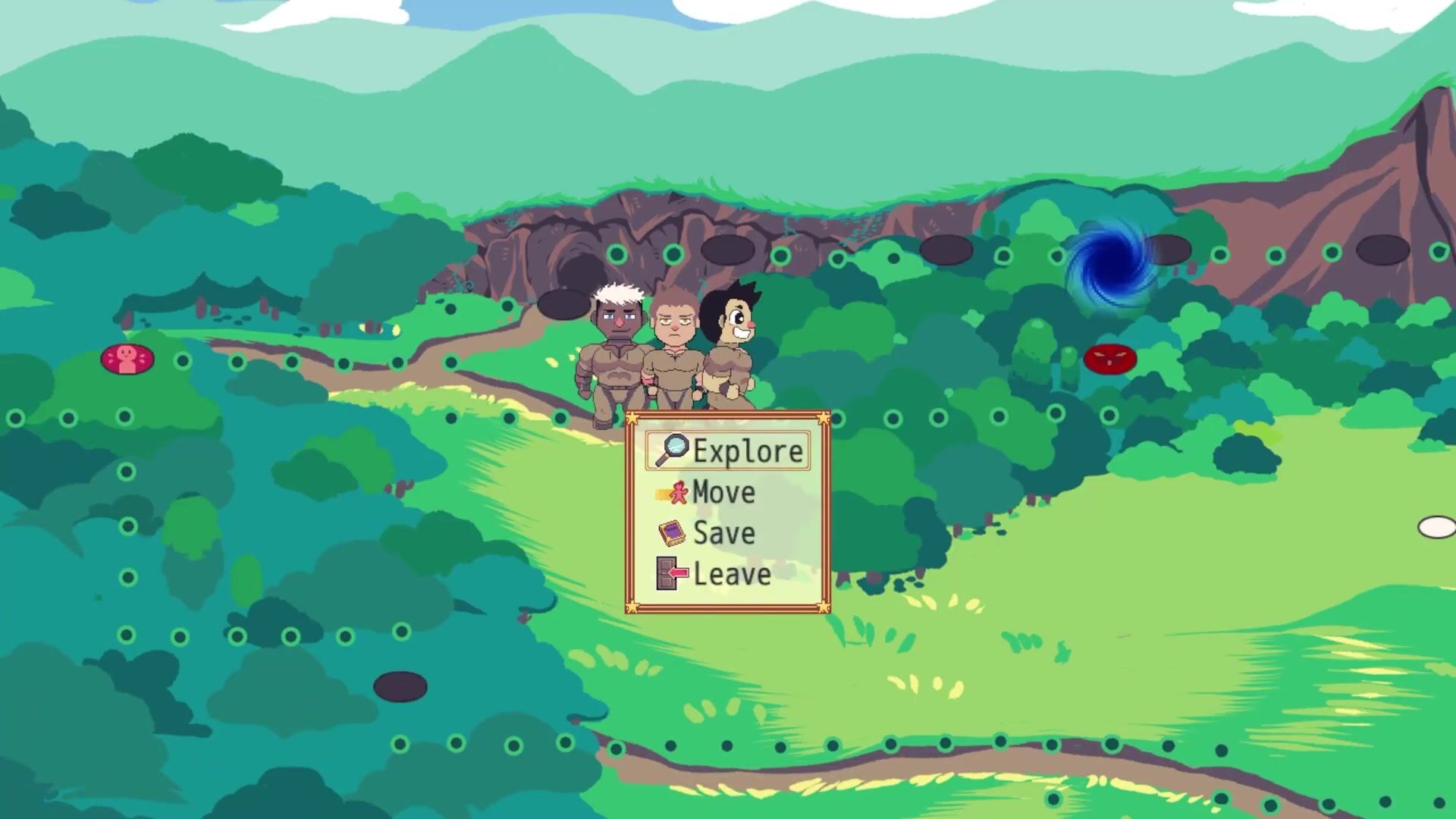Viewport: 1456px width, 819px height.
Task: Select the Explore menu option
Action: [728, 451]
